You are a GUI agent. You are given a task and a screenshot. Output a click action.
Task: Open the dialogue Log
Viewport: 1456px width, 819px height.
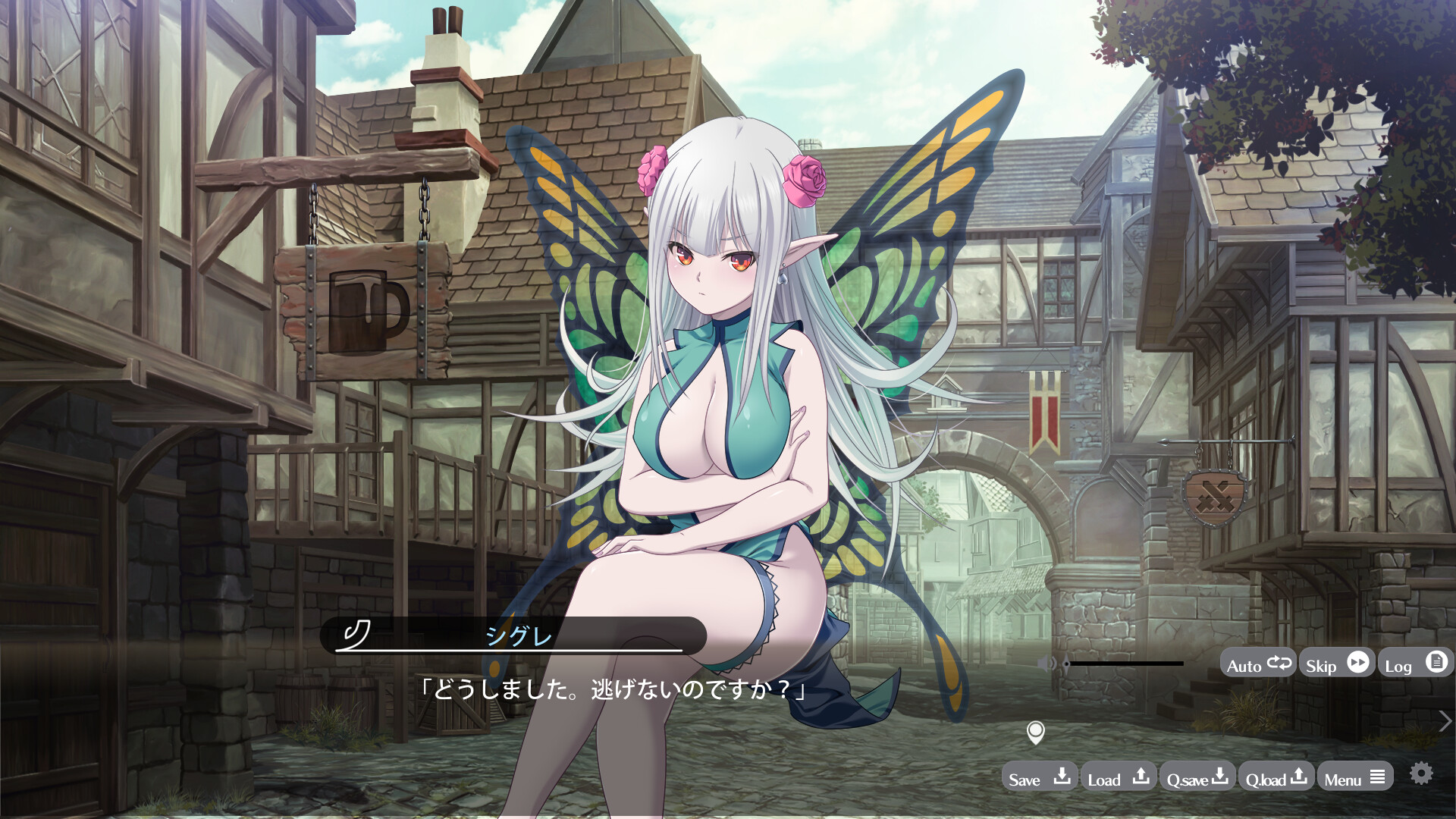(x=1415, y=664)
